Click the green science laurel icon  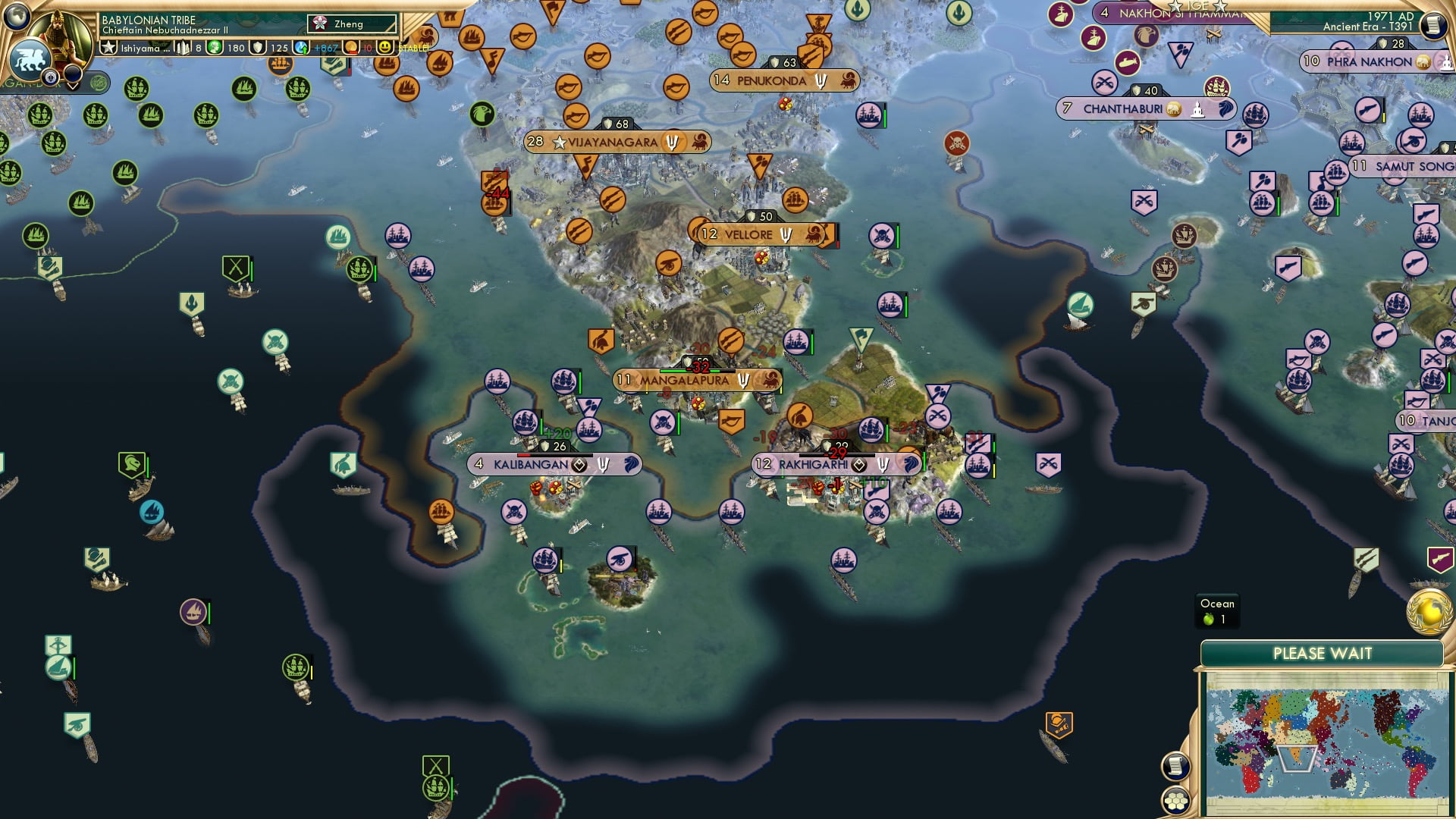click(213, 47)
